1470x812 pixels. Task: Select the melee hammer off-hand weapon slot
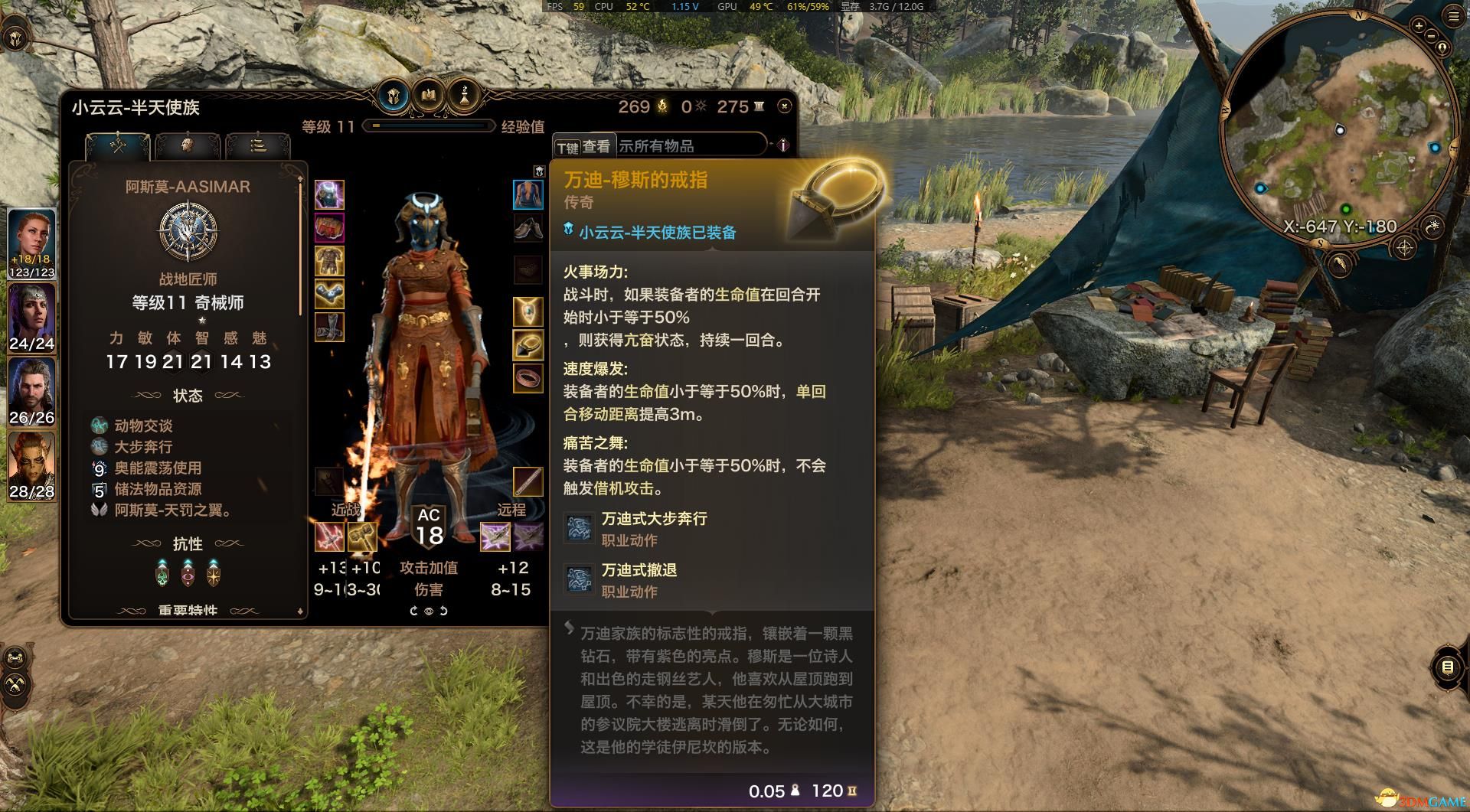coord(362,536)
